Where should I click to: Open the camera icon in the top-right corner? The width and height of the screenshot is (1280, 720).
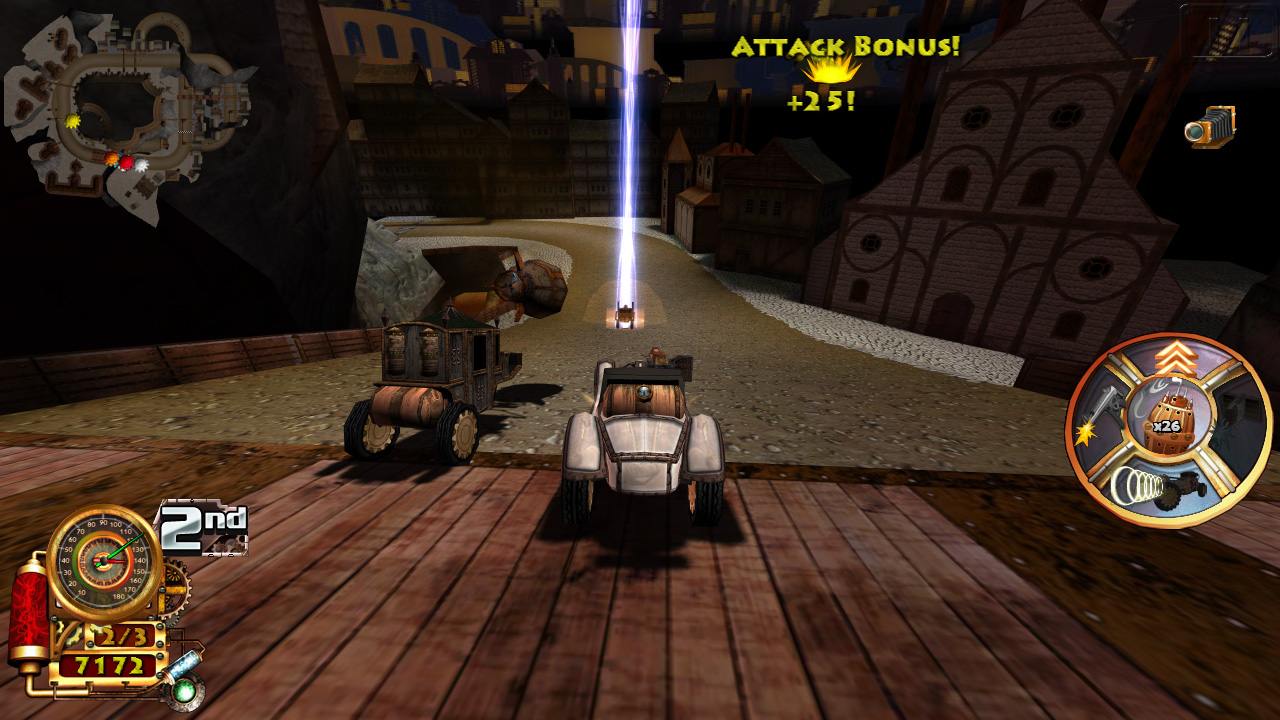point(1210,127)
